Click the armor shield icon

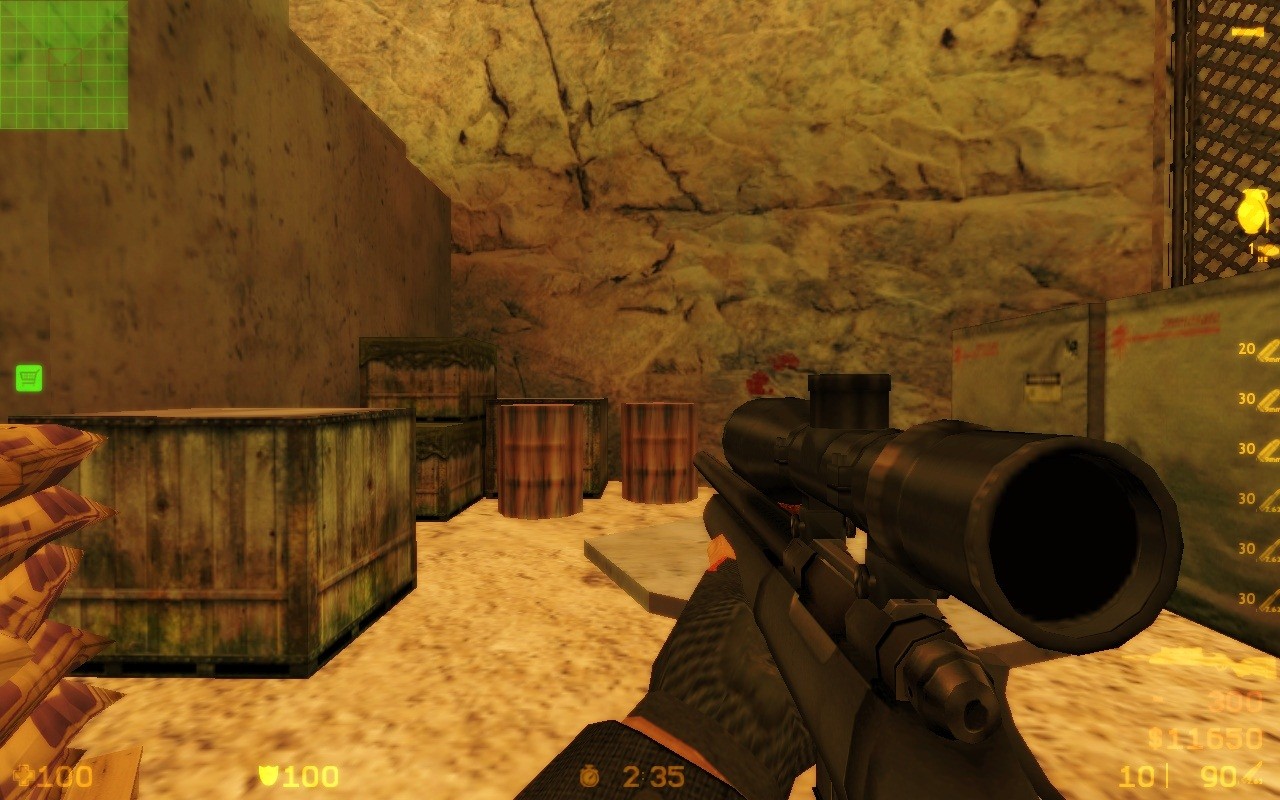(269, 777)
